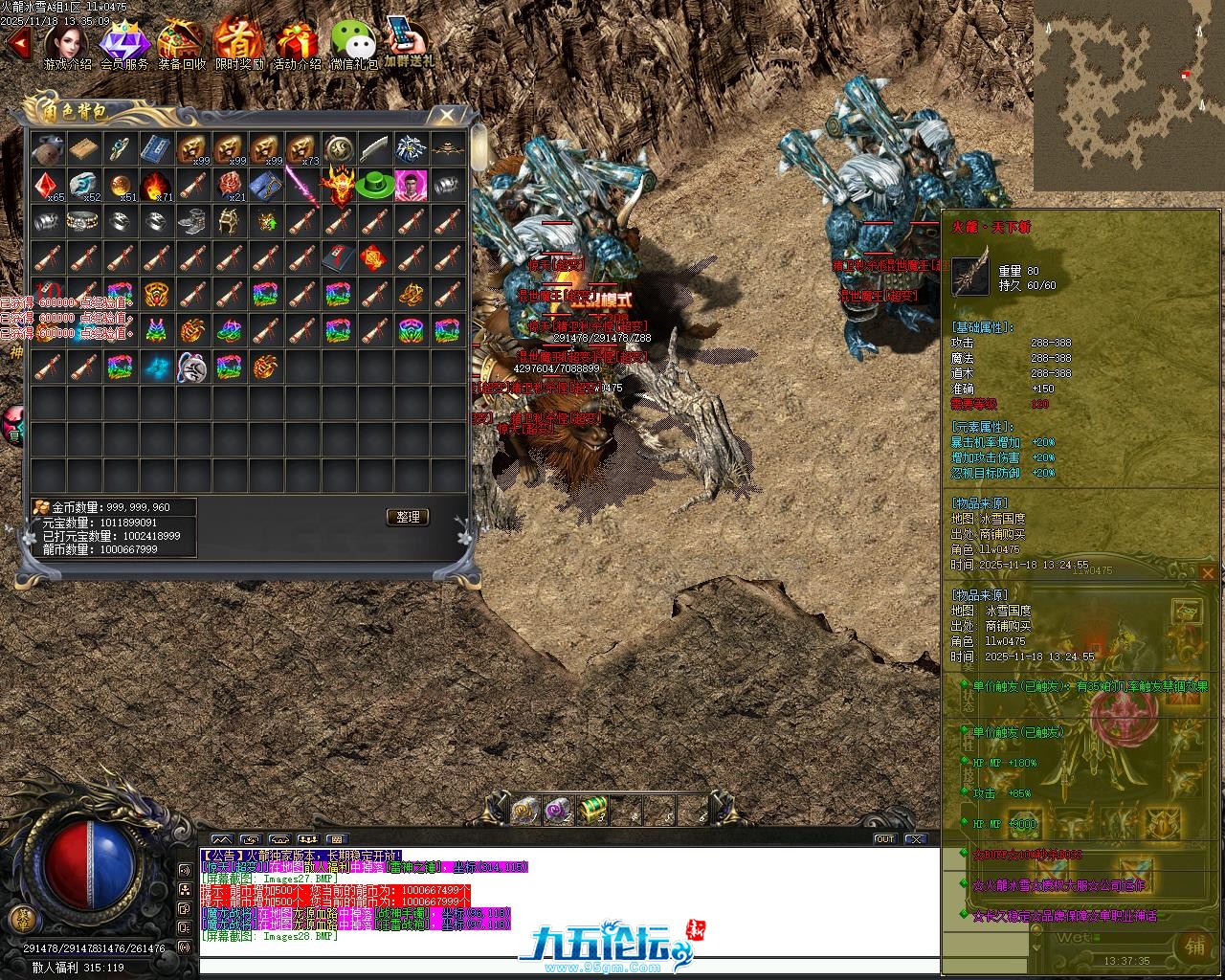1225x980 pixels.
Task: Close the character backpack window
Action: (446, 116)
